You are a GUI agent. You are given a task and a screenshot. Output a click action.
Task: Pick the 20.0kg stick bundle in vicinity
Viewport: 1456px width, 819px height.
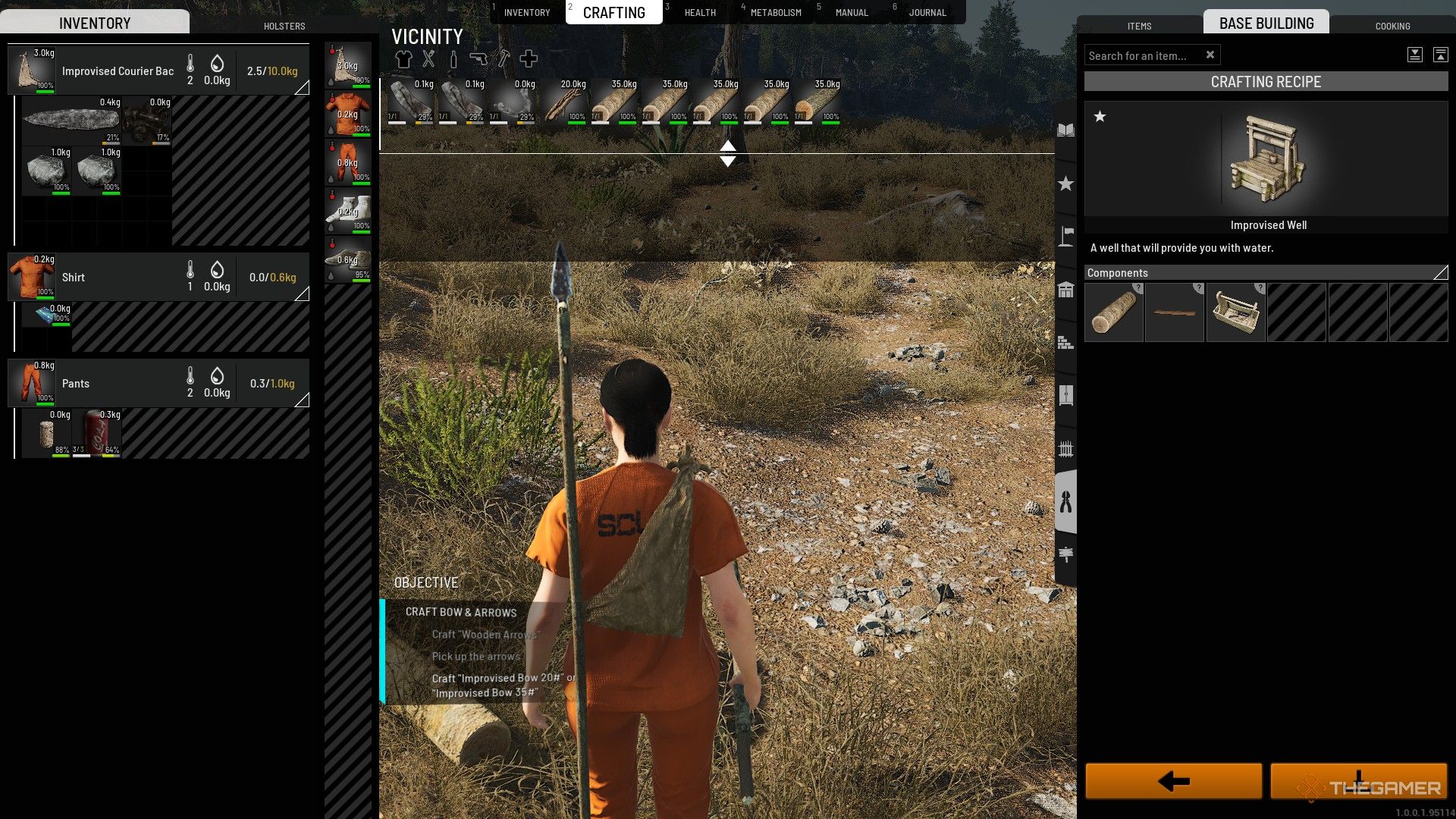(565, 102)
